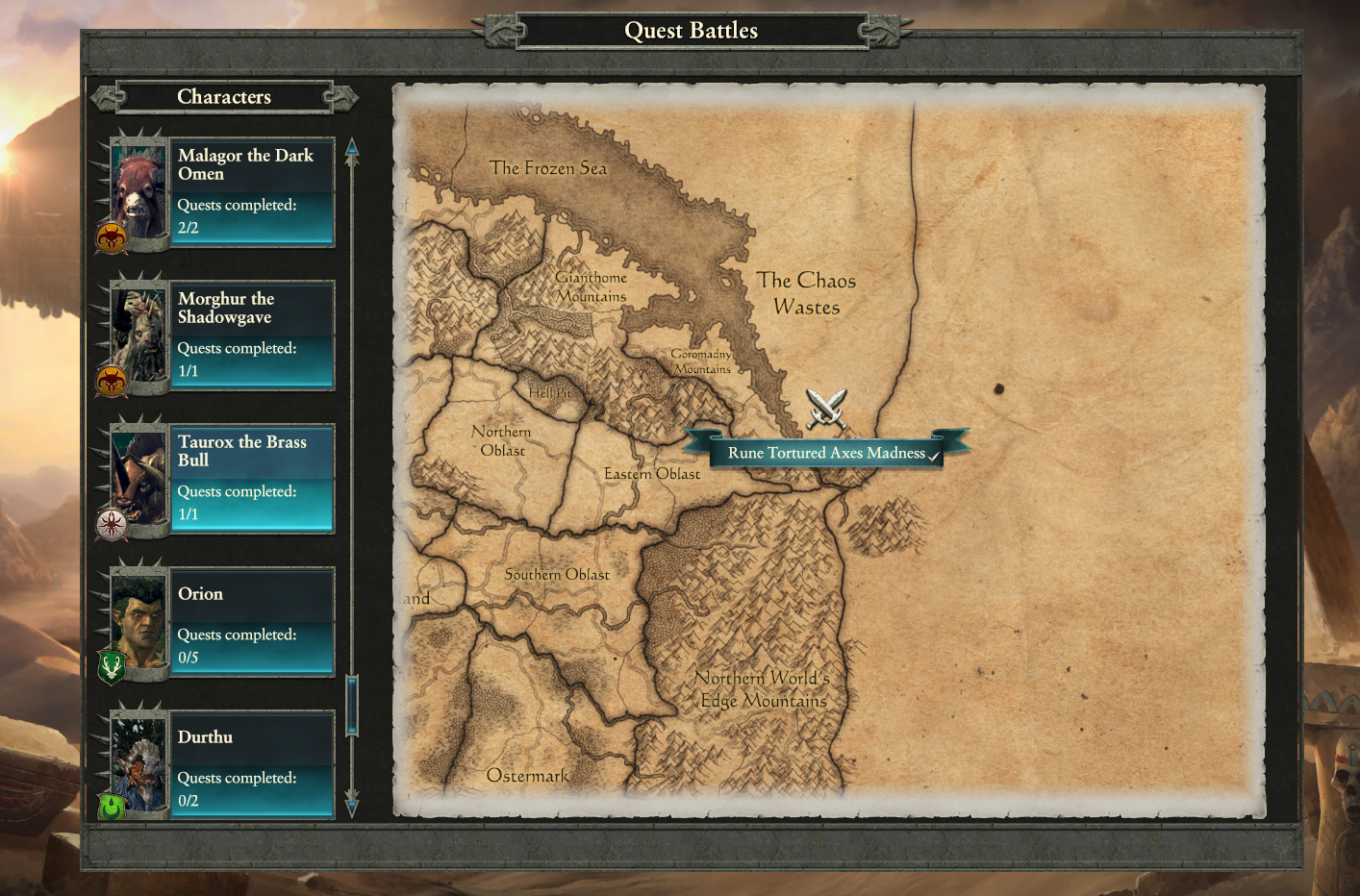Click the scroll up arrow of character list

tap(352, 148)
